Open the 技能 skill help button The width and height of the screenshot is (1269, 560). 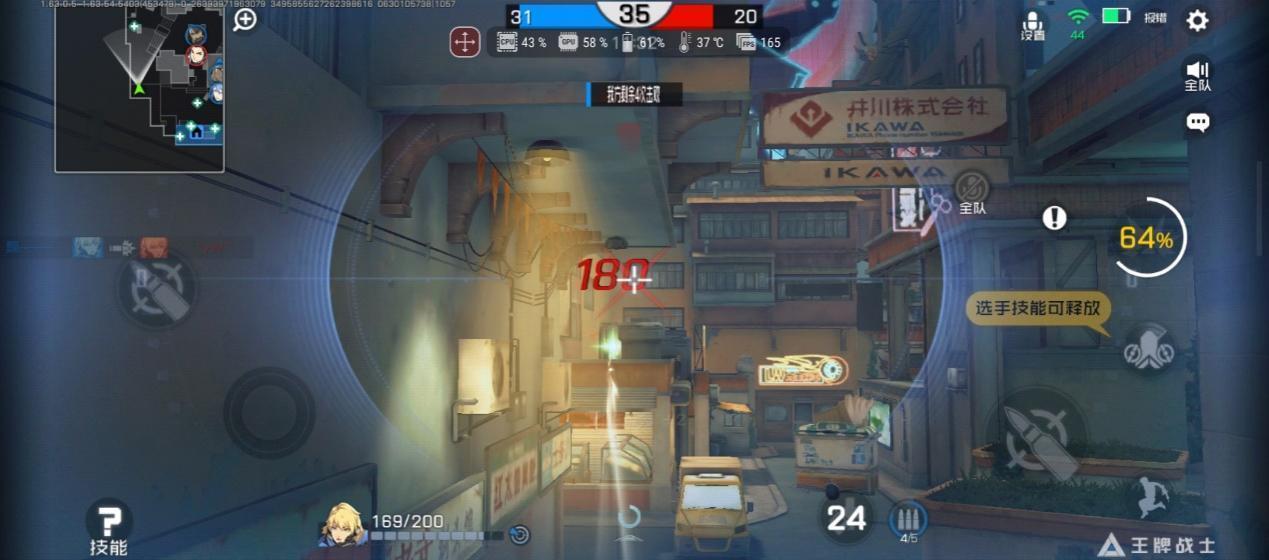click(x=108, y=527)
